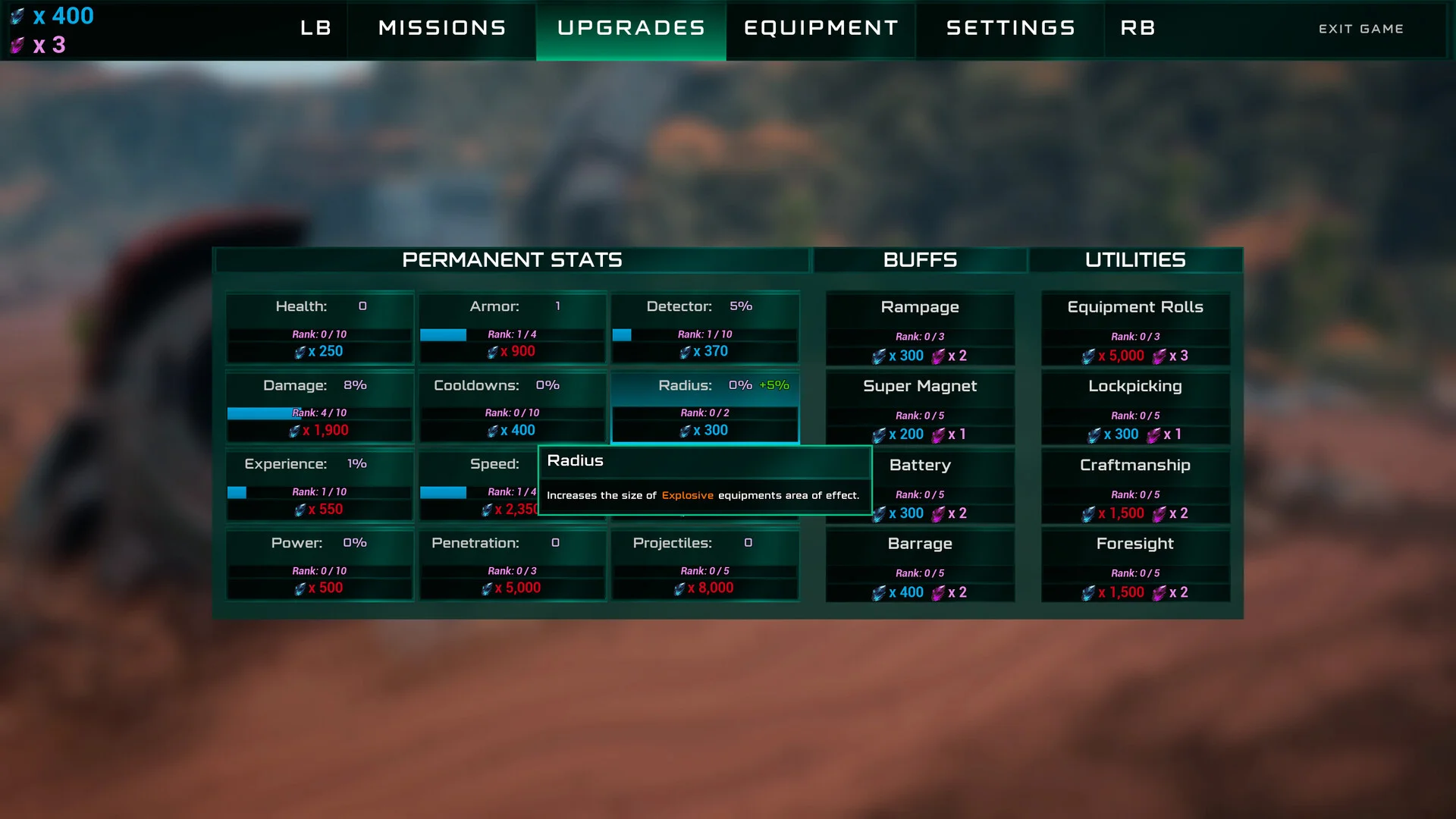This screenshot has height=819, width=1456.
Task: Select the Damage stat upgrade
Action: [x=319, y=407]
